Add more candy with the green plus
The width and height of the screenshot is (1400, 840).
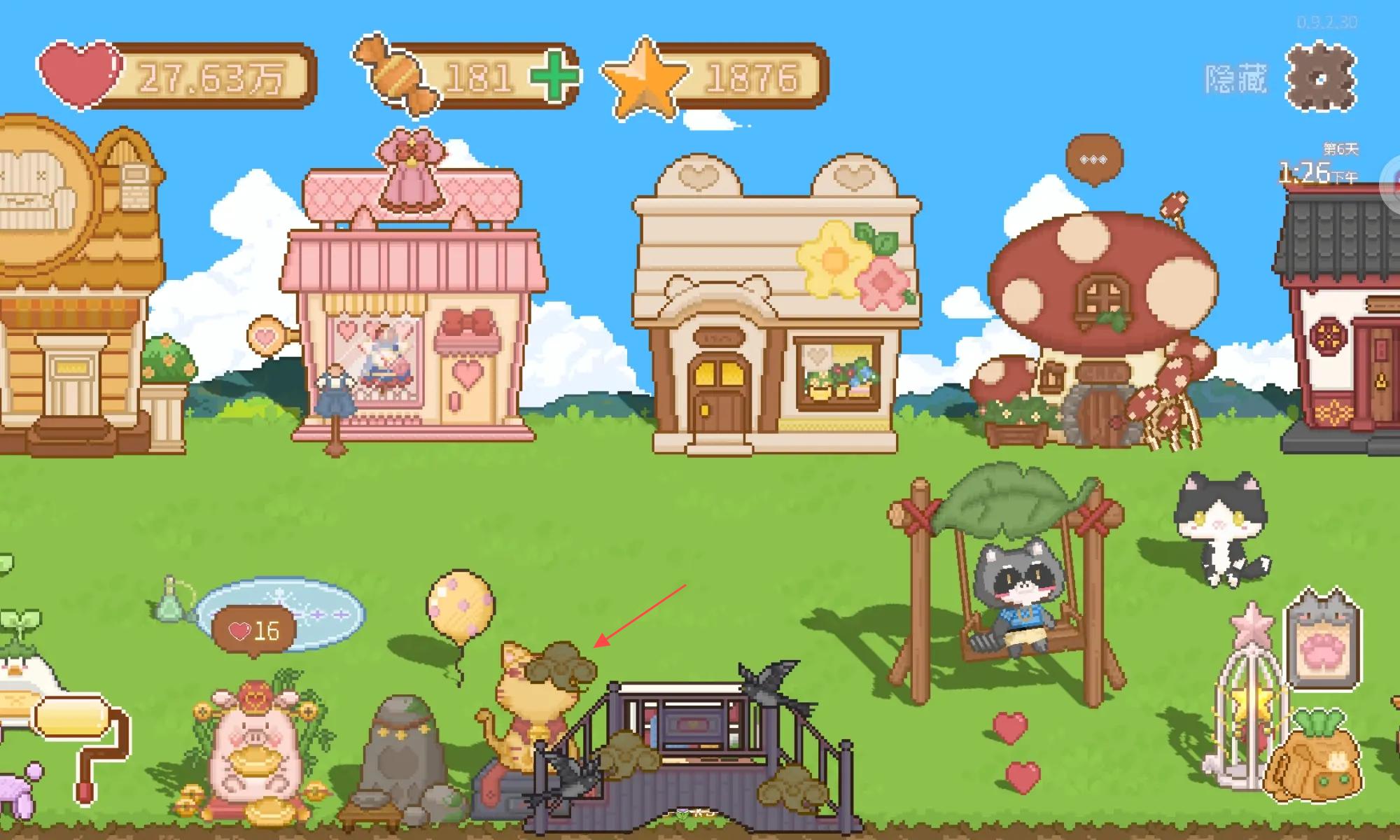pyautogui.click(x=554, y=76)
